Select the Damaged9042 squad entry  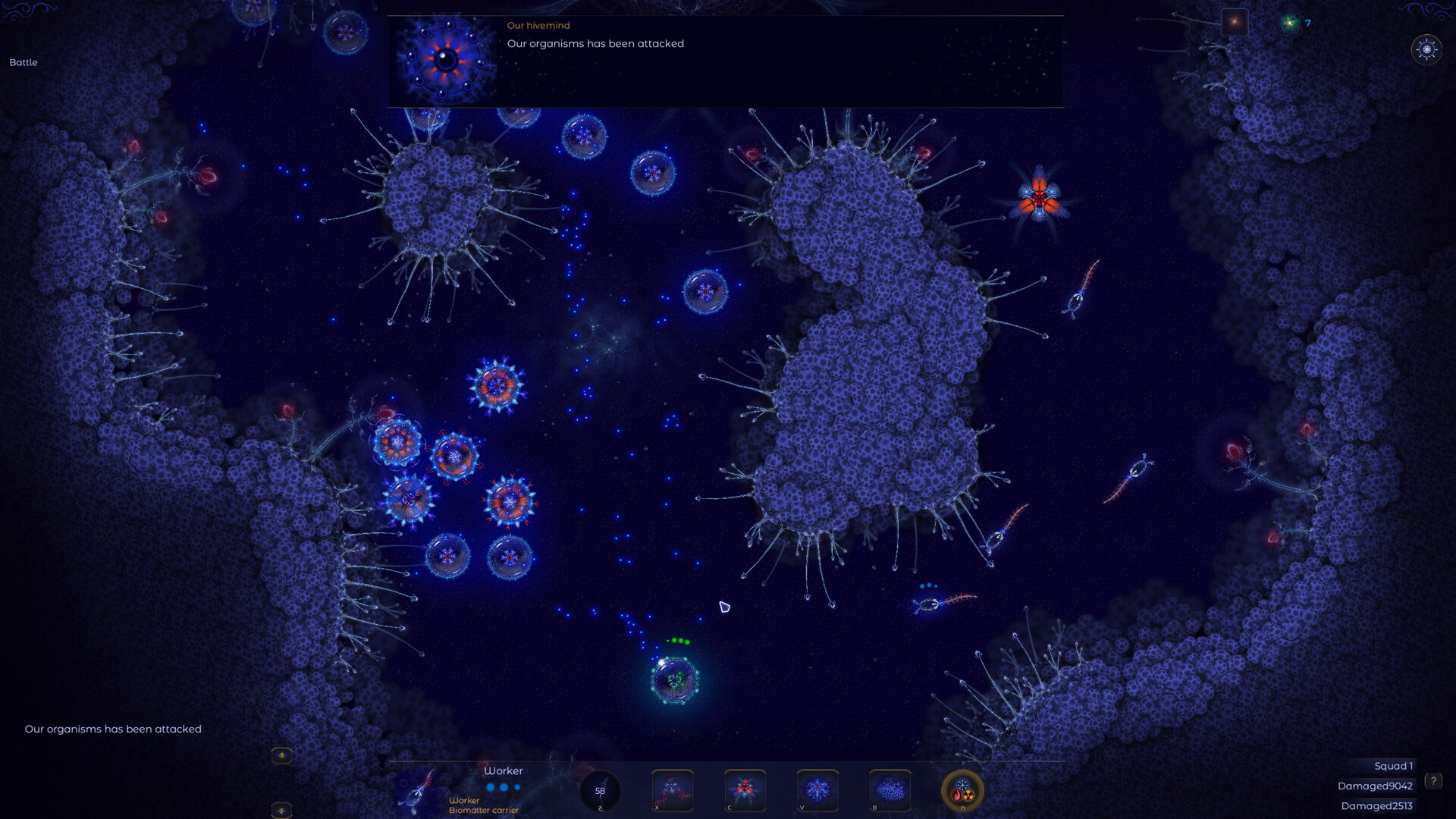pyautogui.click(x=1374, y=786)
